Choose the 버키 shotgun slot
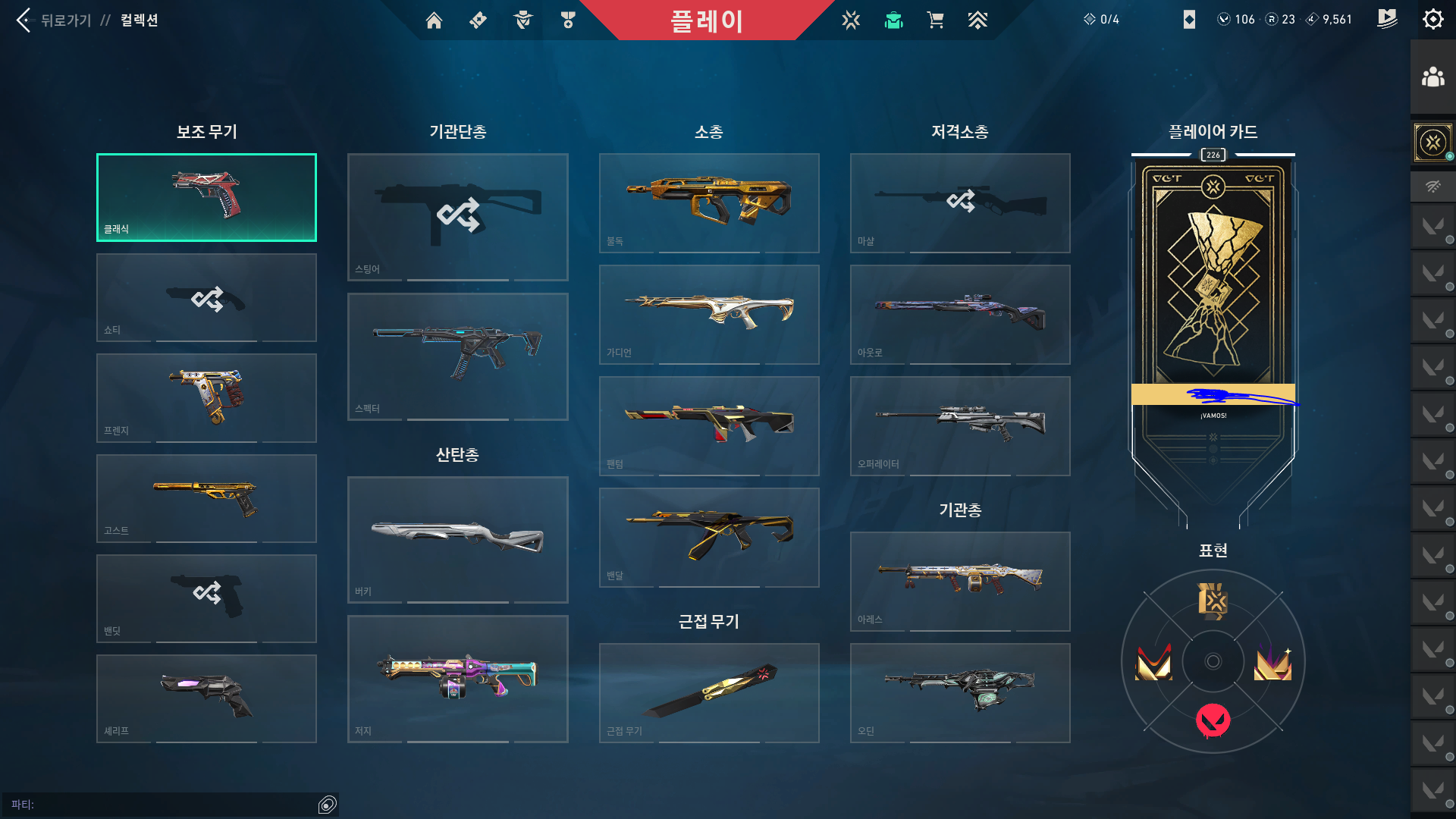1456x819 pixels. pyautogui.click(x=458, y=539)
